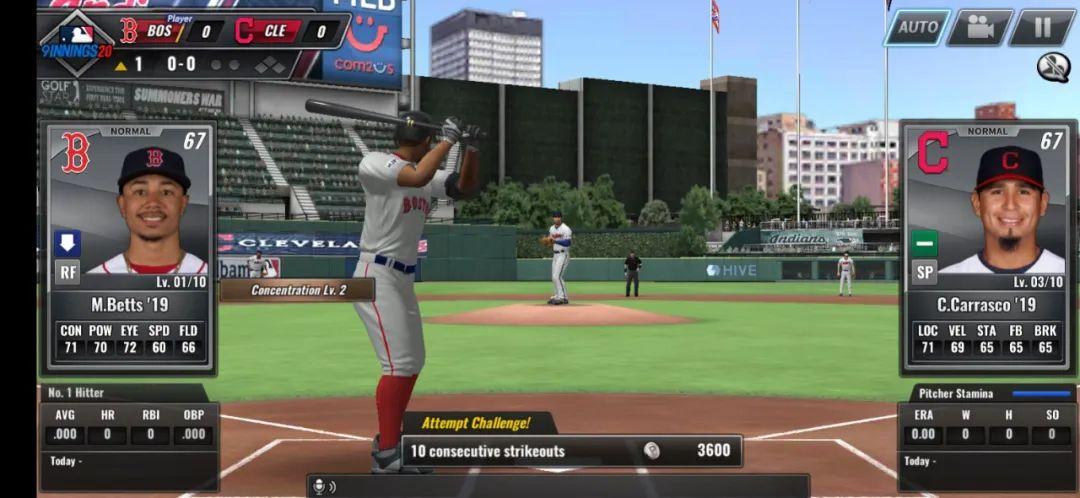Select the 10 consecutive strikeouts challenge
This screenshot has height=498, width=1080.
coord(571,451)
